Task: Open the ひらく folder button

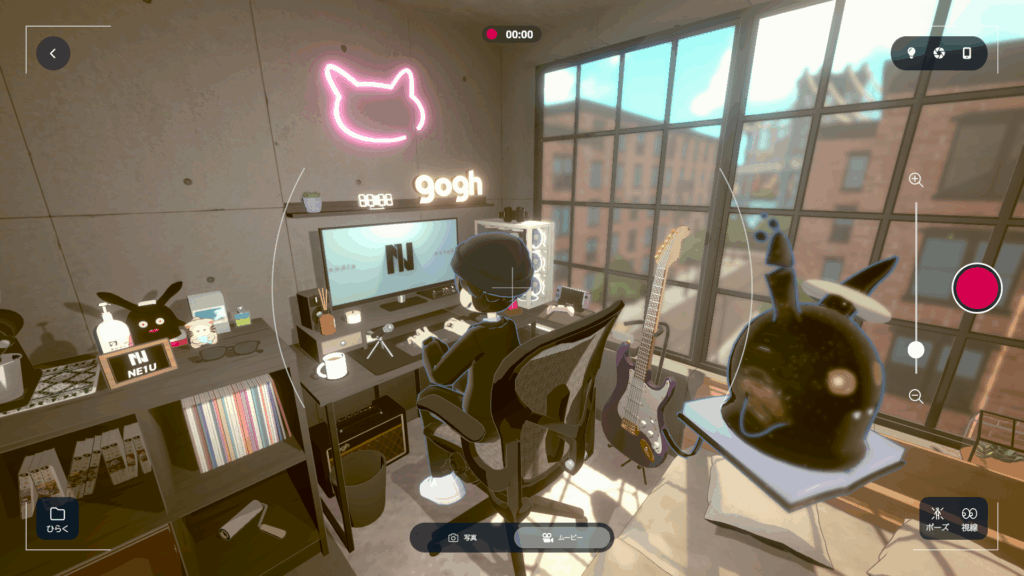Action: (57, 518)
